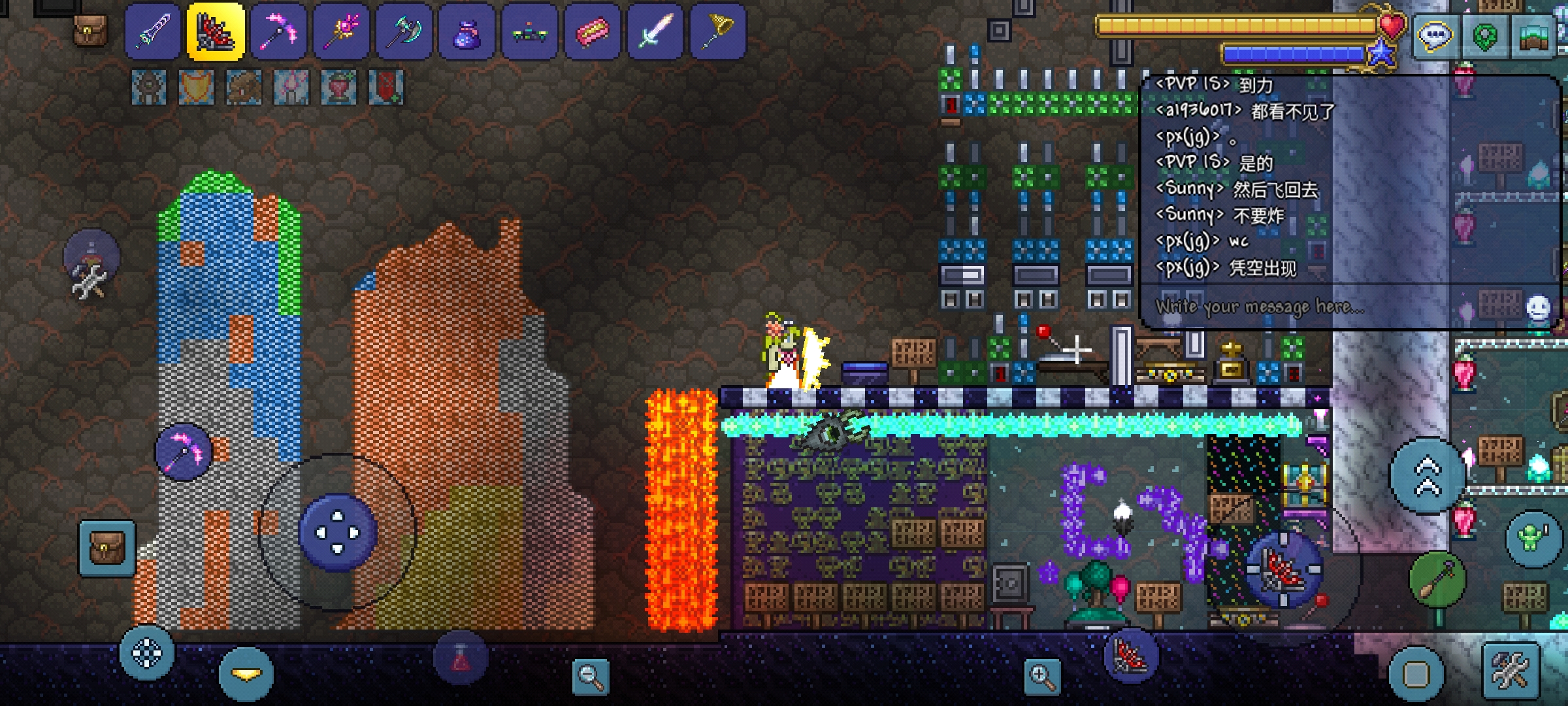
Task: Equip the teal battle axe hotbar slot
Action: pos(404,31)
